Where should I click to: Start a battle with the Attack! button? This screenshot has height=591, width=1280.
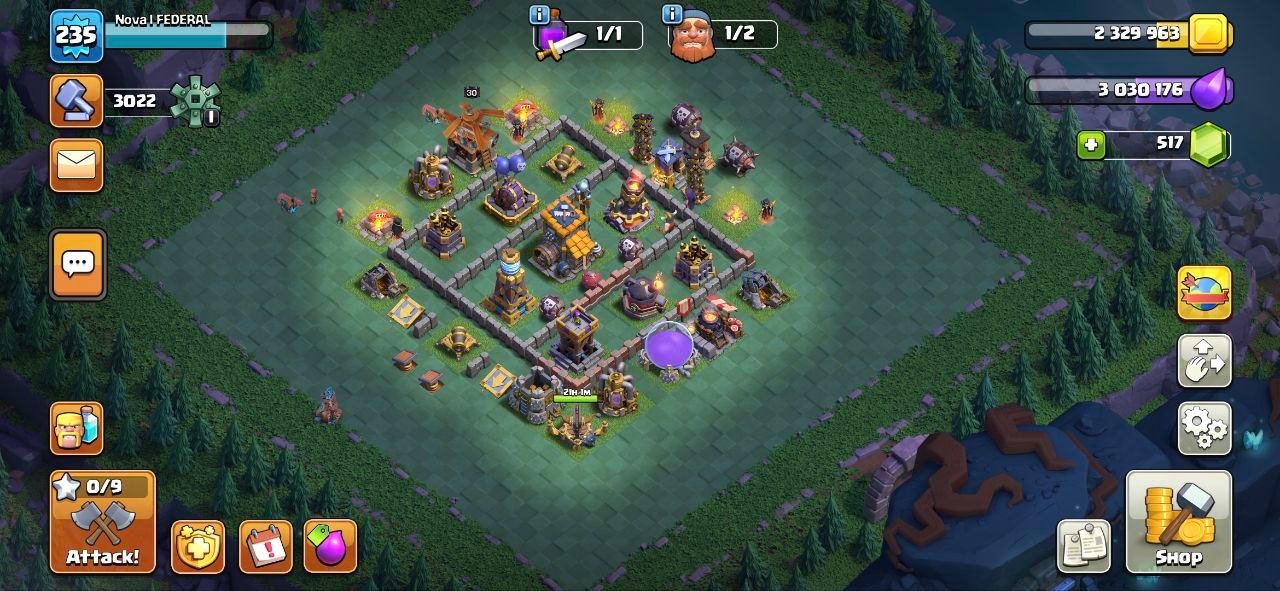pyautogui.click(x=103, y=522)
